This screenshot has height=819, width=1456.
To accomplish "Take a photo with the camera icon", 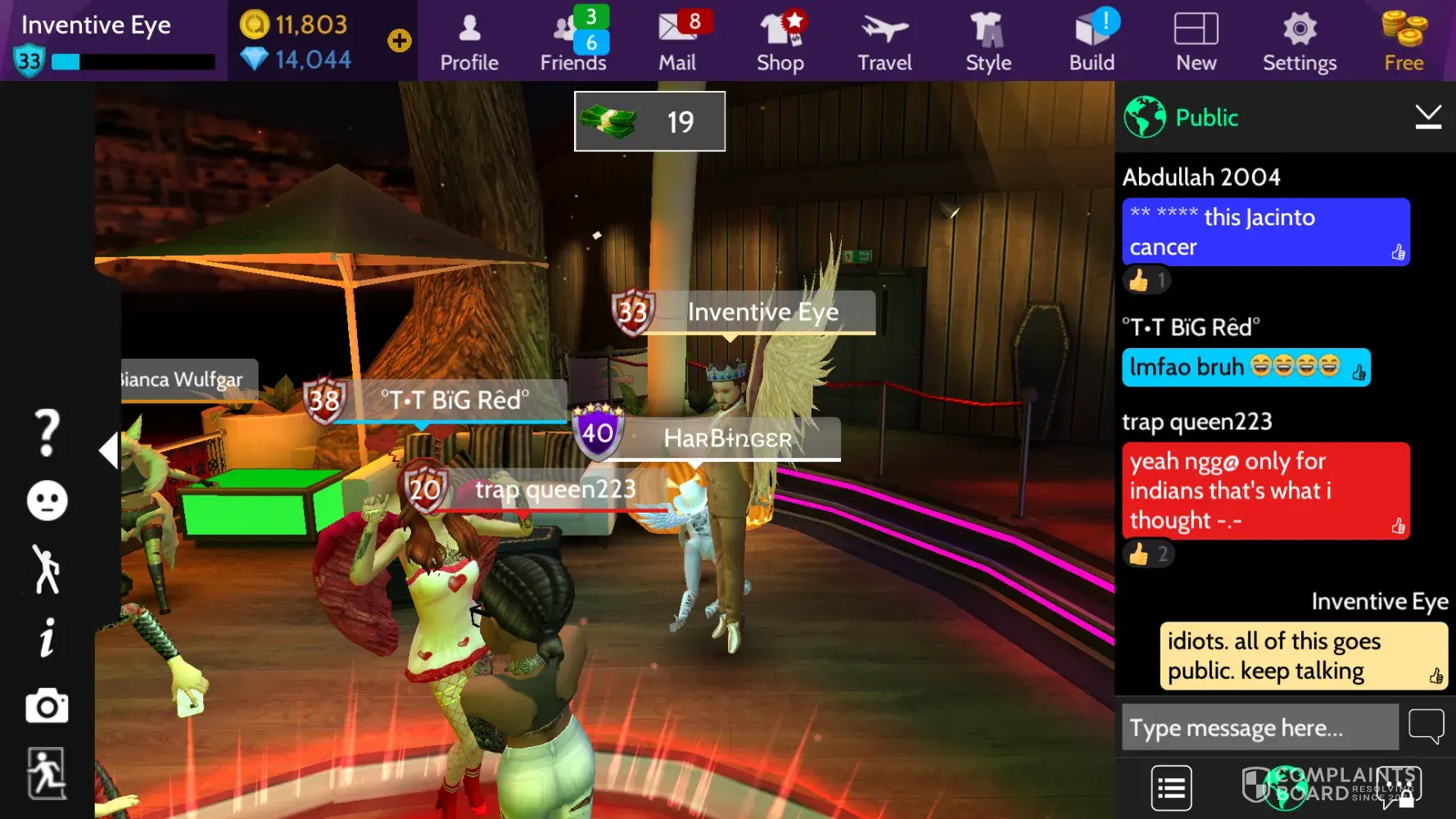I will pyautogui.click(x=47, y=706).
